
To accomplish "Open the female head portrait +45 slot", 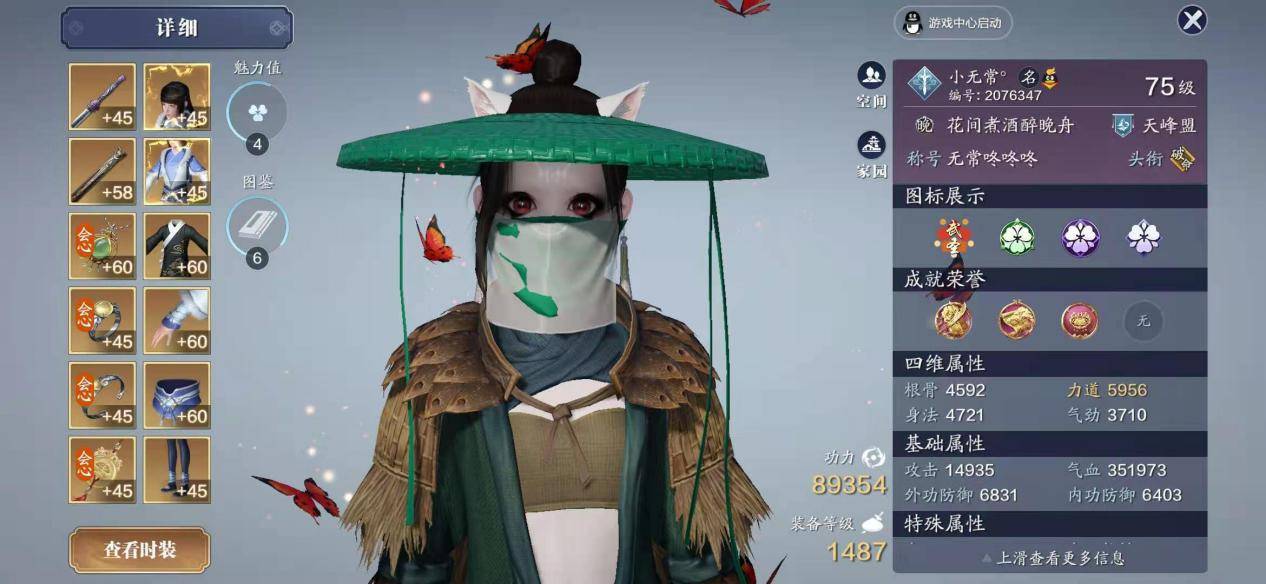I will [x=177, y=97].
